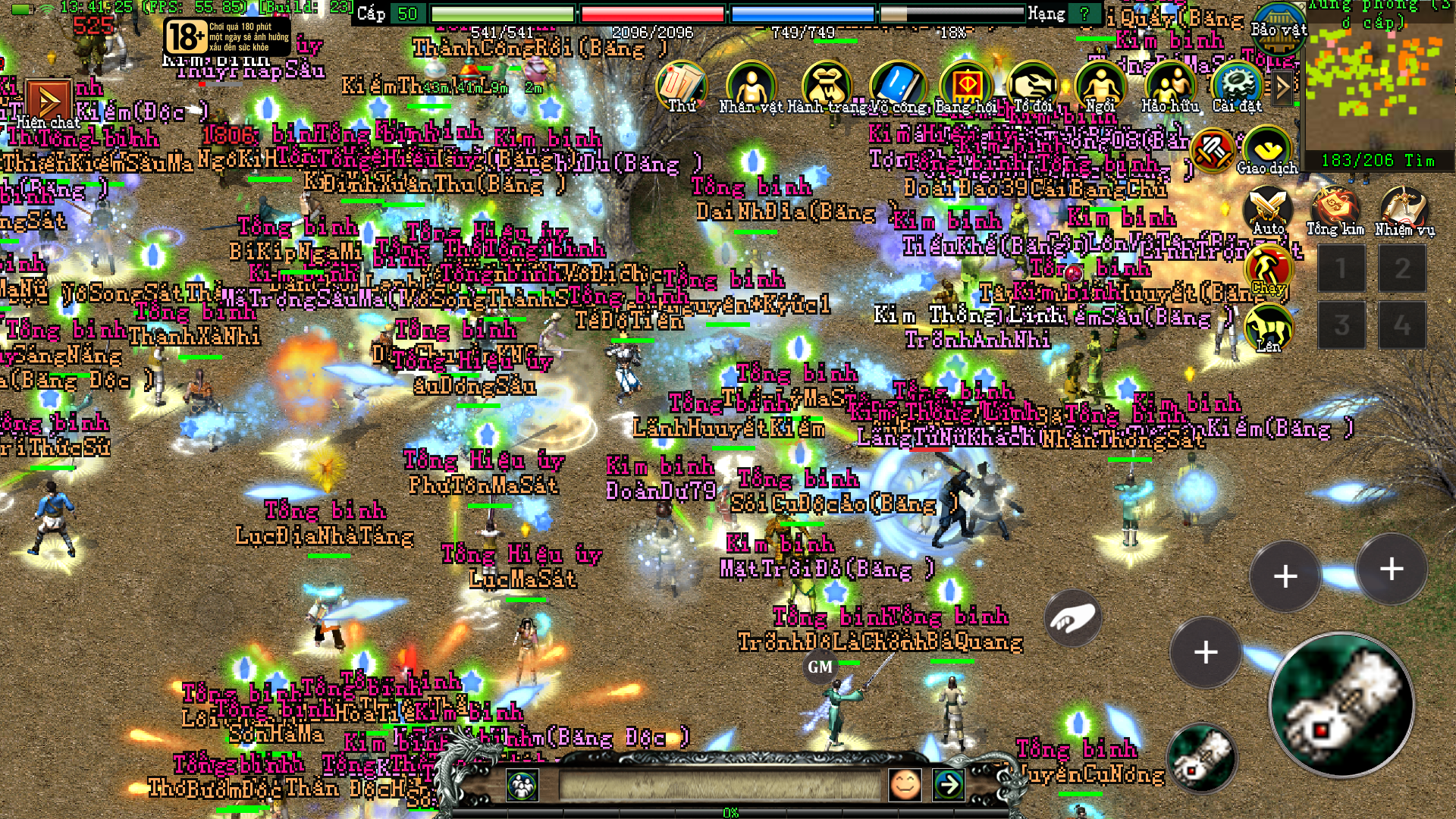Open the Bang hội guild menu

[x=965, y=86]
